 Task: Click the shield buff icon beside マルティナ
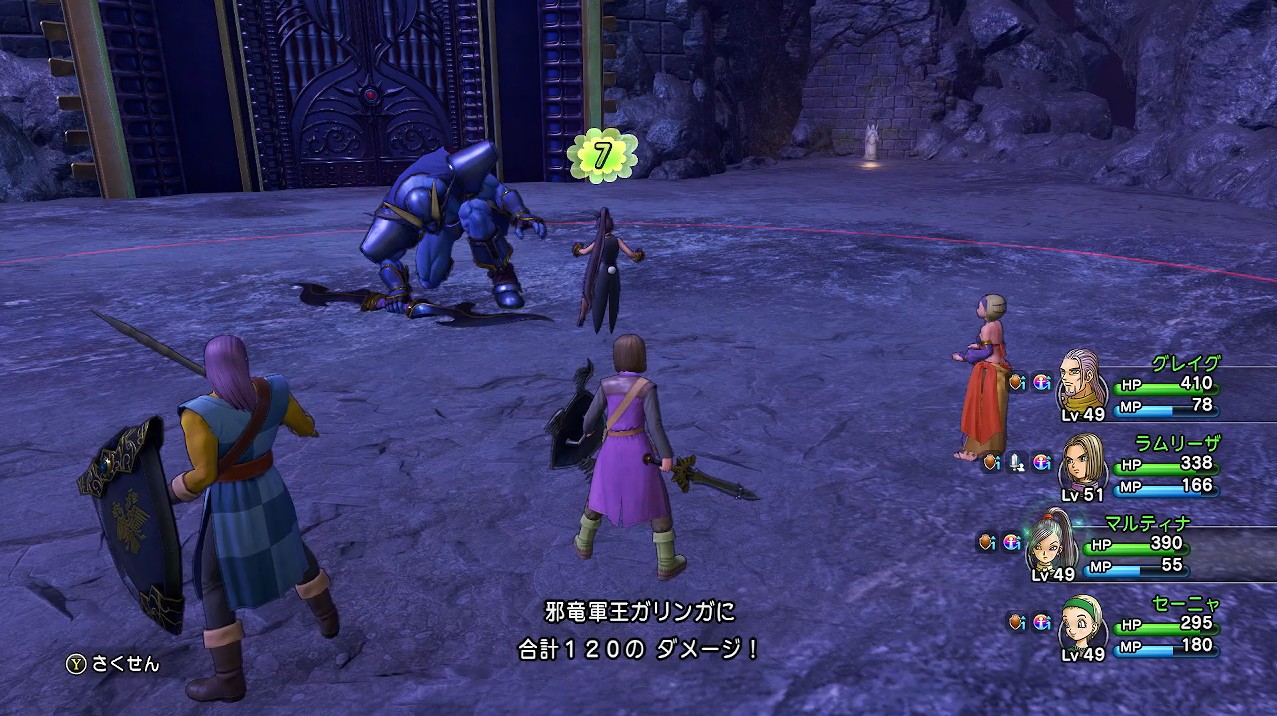987,542
